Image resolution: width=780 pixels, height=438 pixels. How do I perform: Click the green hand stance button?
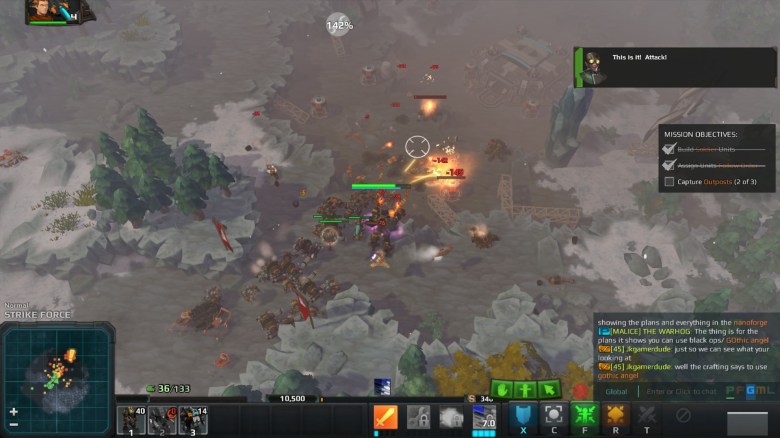[502, 390]
